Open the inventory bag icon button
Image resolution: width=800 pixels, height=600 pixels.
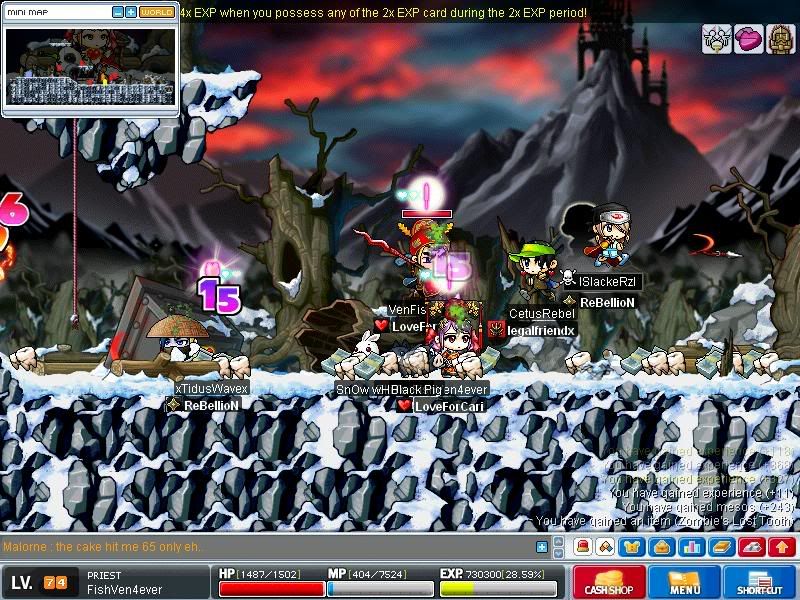pyautogui.click(x=661, y=547)
